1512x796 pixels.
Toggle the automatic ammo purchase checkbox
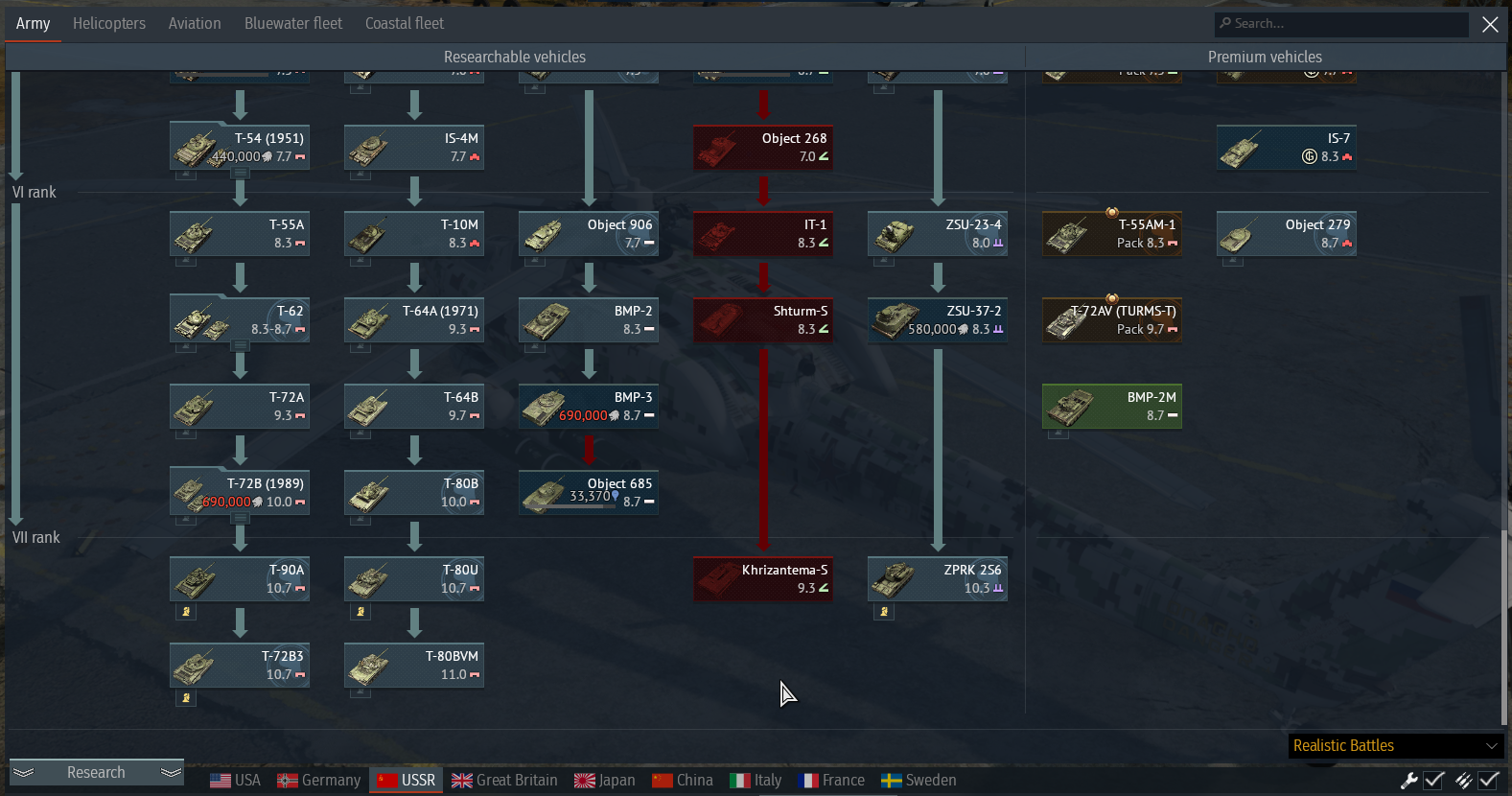tap(1488, 780)
